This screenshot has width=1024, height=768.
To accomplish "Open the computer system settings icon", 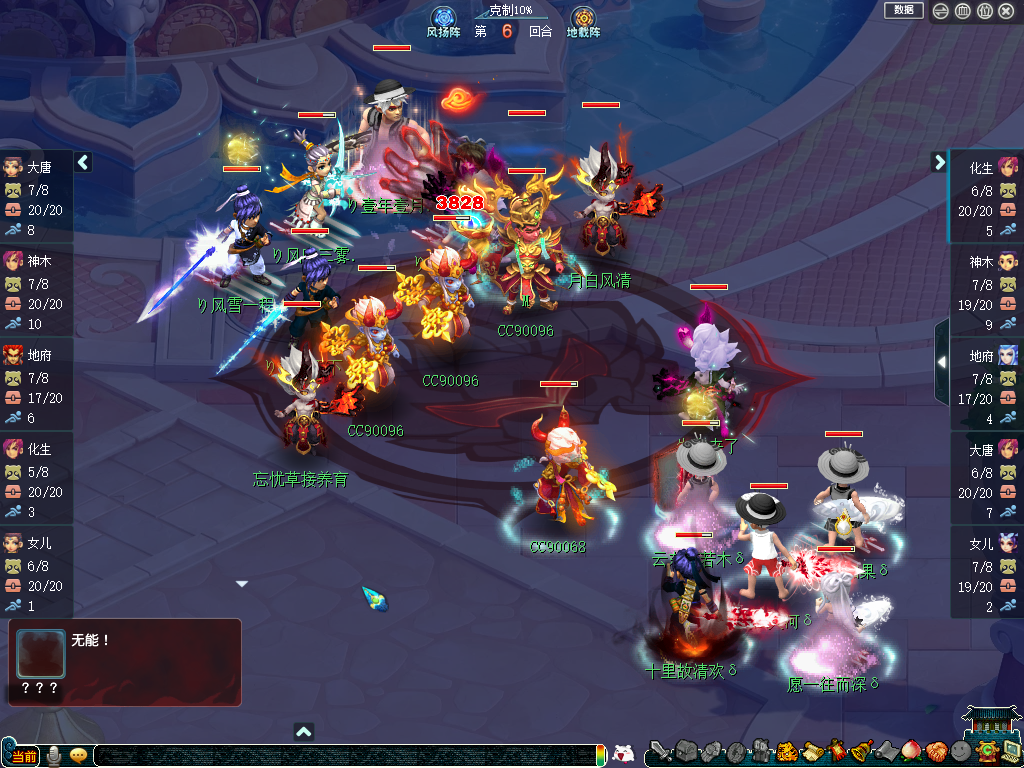I will (x=1010, y=751).
